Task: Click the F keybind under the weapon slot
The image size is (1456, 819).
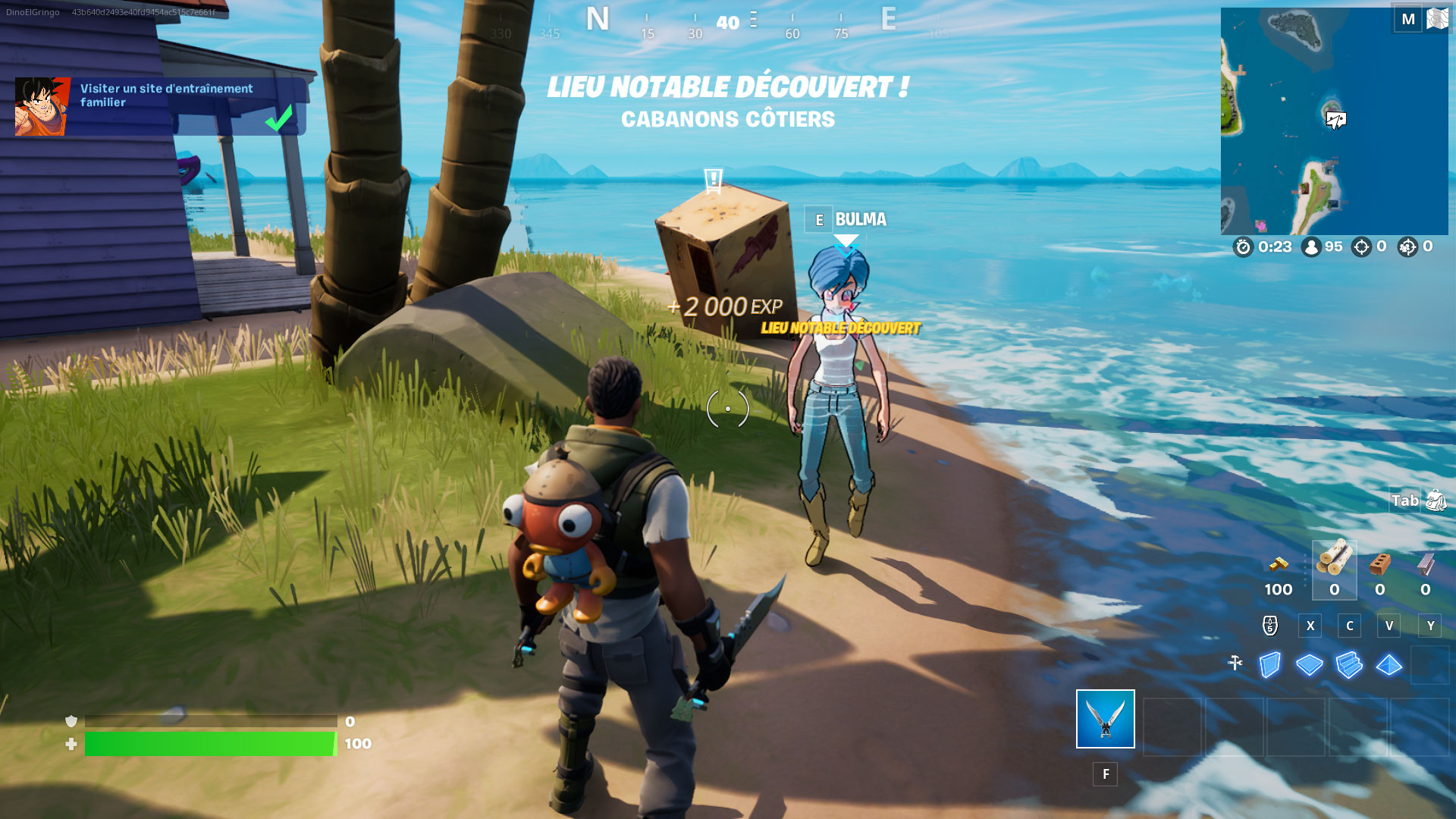Action: click(1106, 774)
